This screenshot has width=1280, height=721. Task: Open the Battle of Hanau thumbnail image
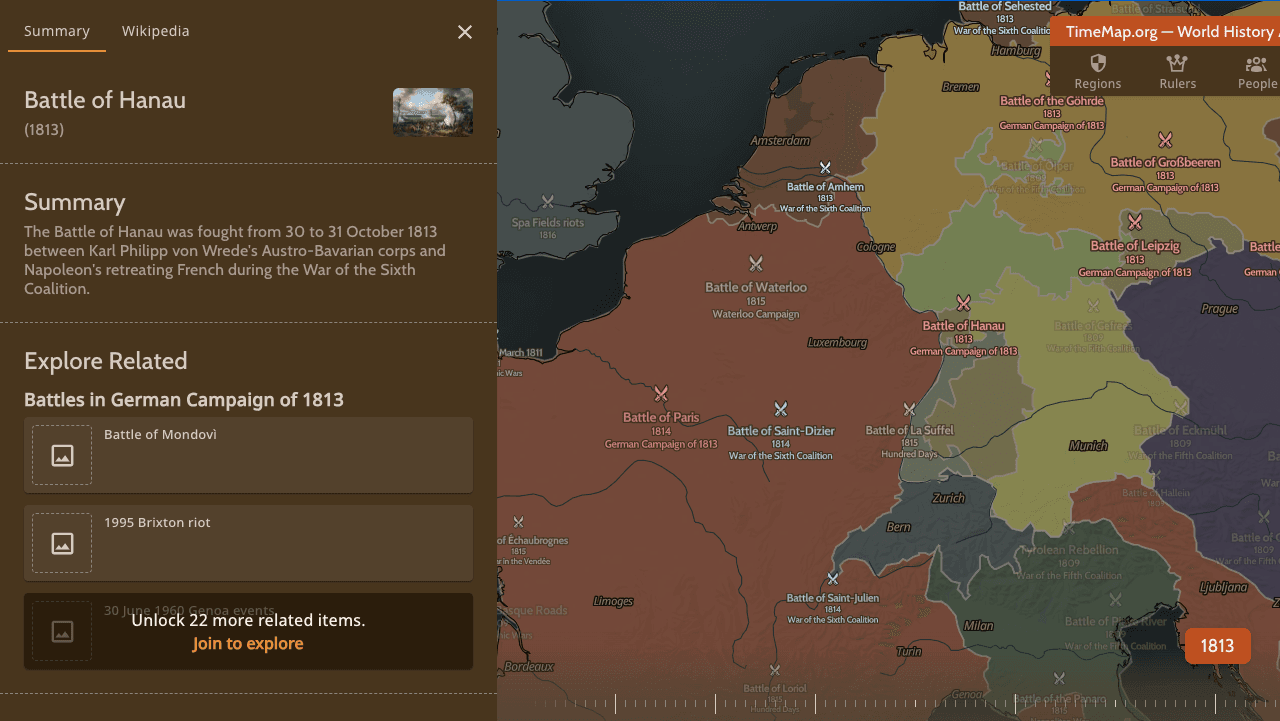click(432, 112)
